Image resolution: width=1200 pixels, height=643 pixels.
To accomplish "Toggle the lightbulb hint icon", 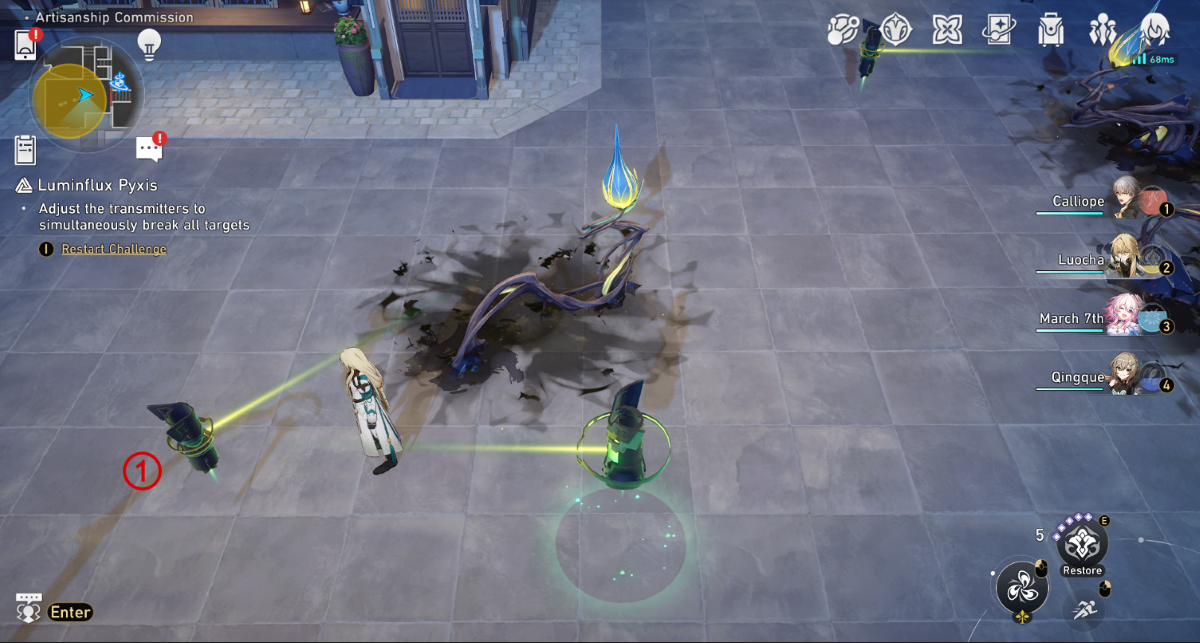I will 149,43.
